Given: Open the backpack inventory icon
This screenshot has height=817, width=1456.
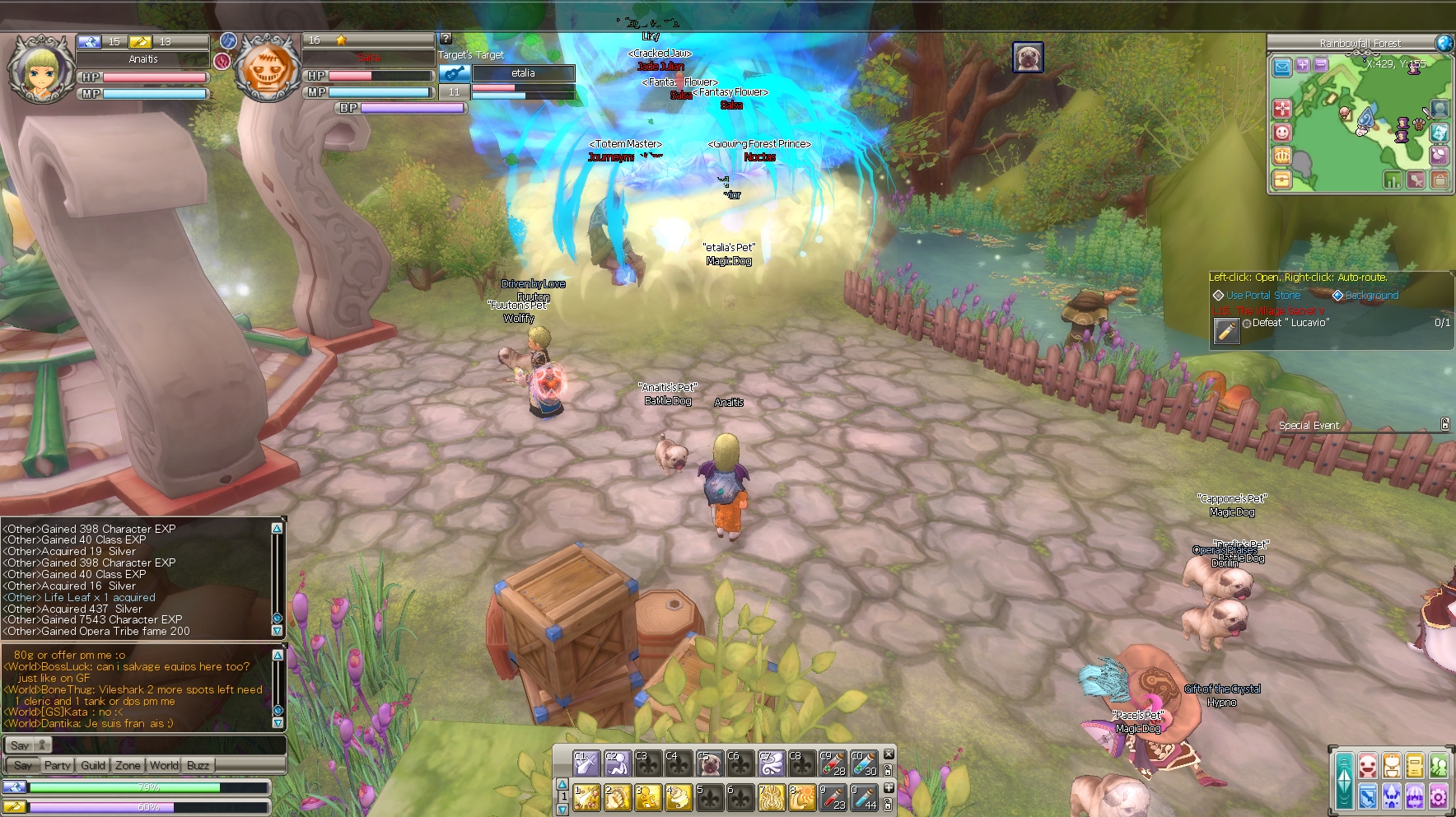Looking at the screenshot, I should 1391,765.
